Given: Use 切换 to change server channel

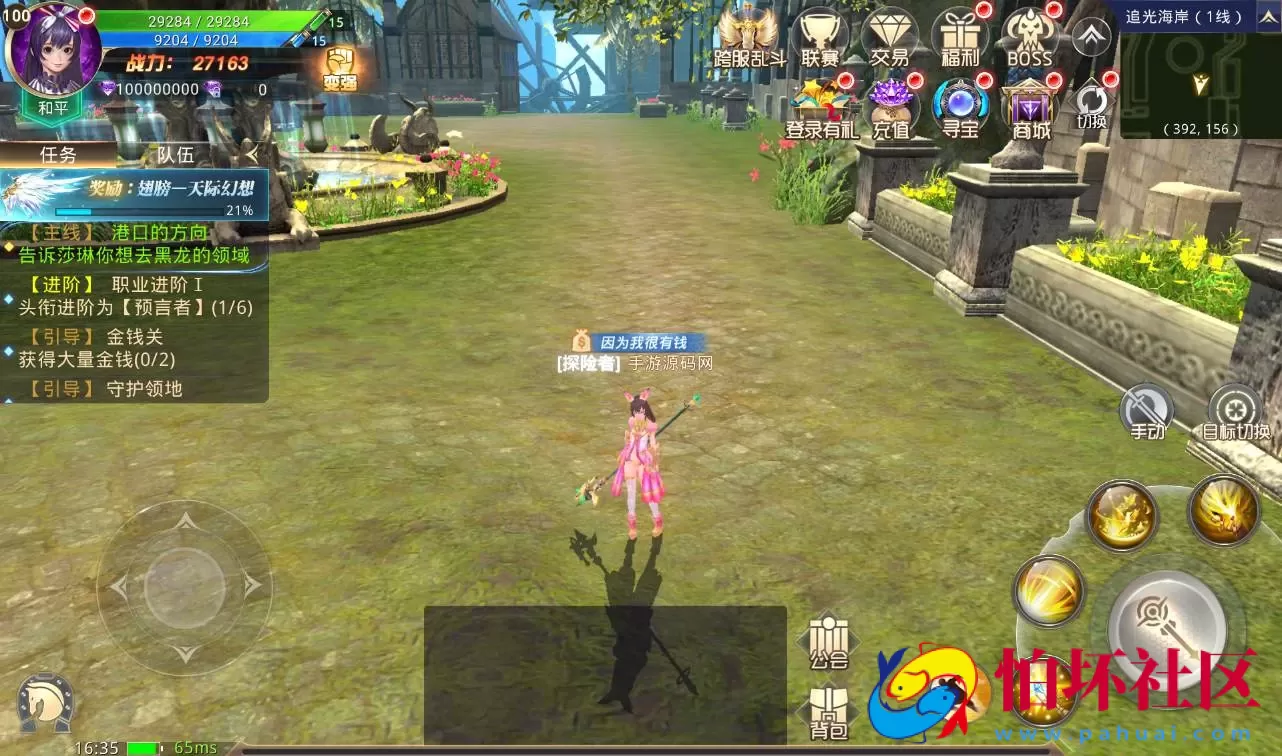Looking at the screenshot, I should [1093, 105].
